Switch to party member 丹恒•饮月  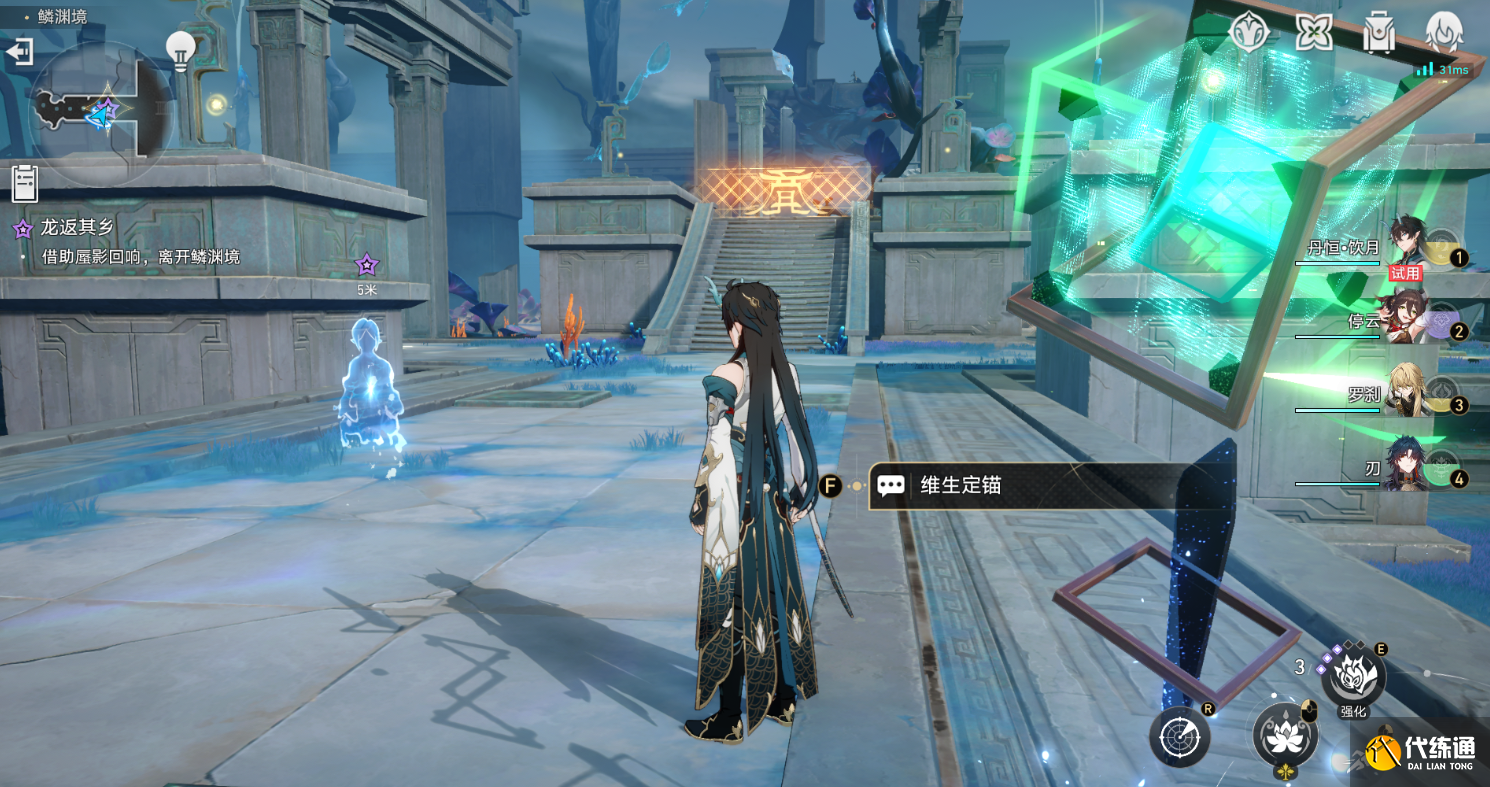pyautogui.click(x=1412, y=245)
